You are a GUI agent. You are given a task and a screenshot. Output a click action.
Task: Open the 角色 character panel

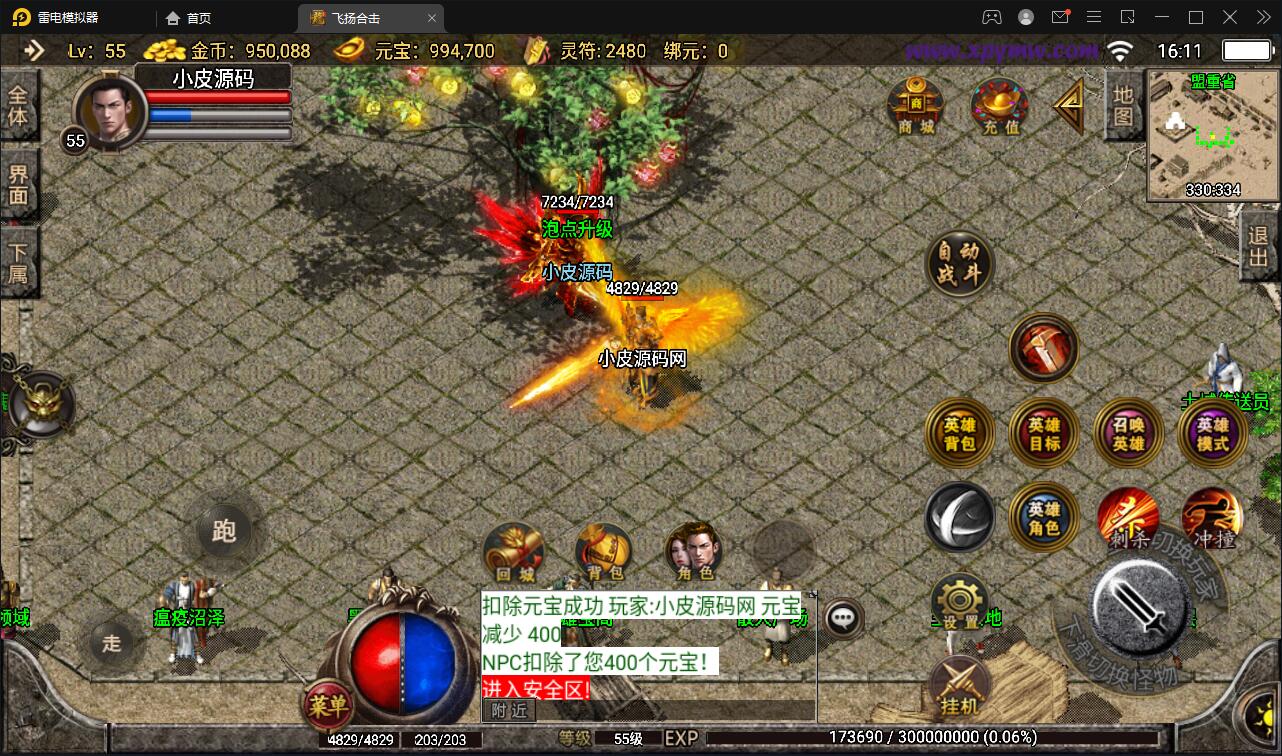tap(692, 551)
